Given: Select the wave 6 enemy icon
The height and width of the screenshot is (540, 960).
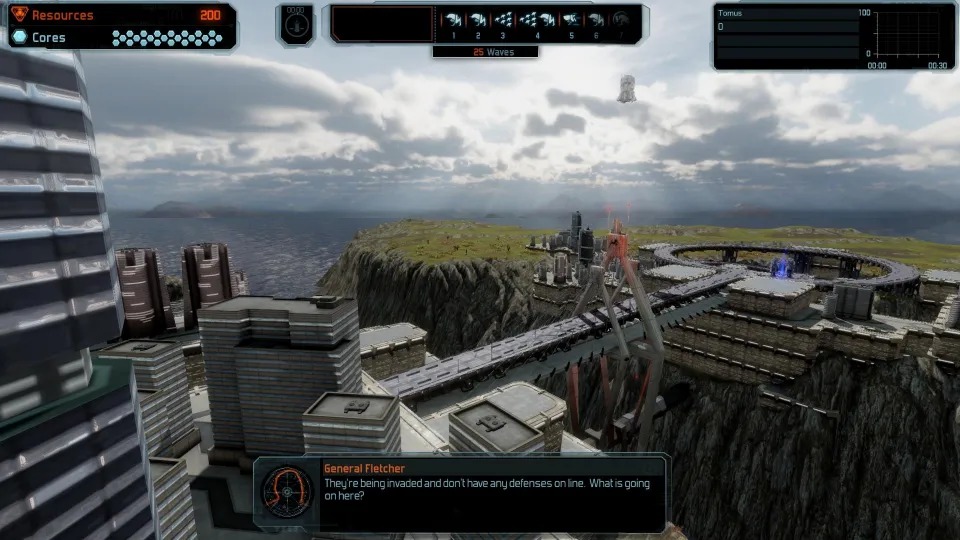Looking at the screenshot, I should click(x=596, y=19).
